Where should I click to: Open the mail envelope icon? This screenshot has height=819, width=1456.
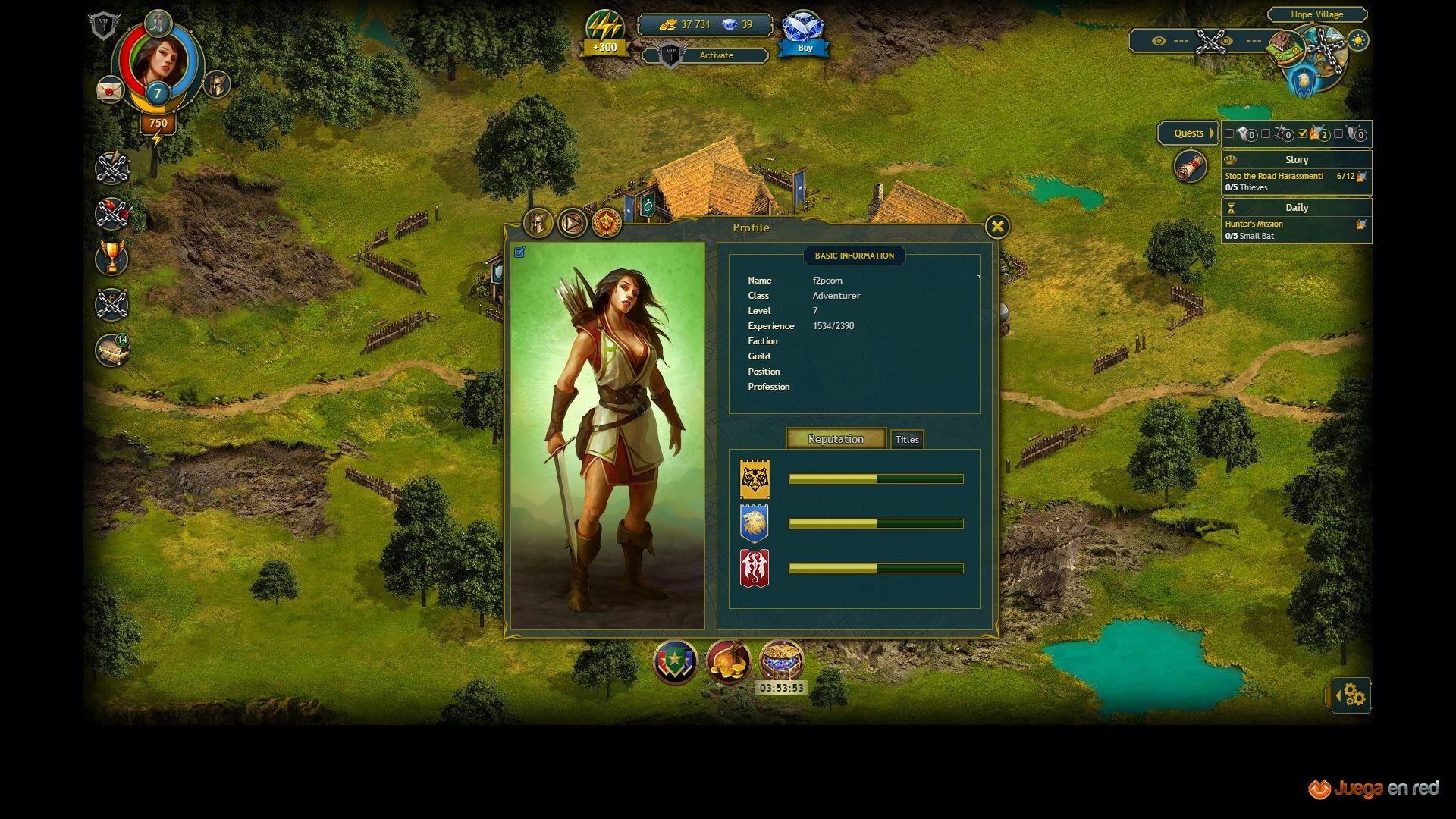click(110, 90)
